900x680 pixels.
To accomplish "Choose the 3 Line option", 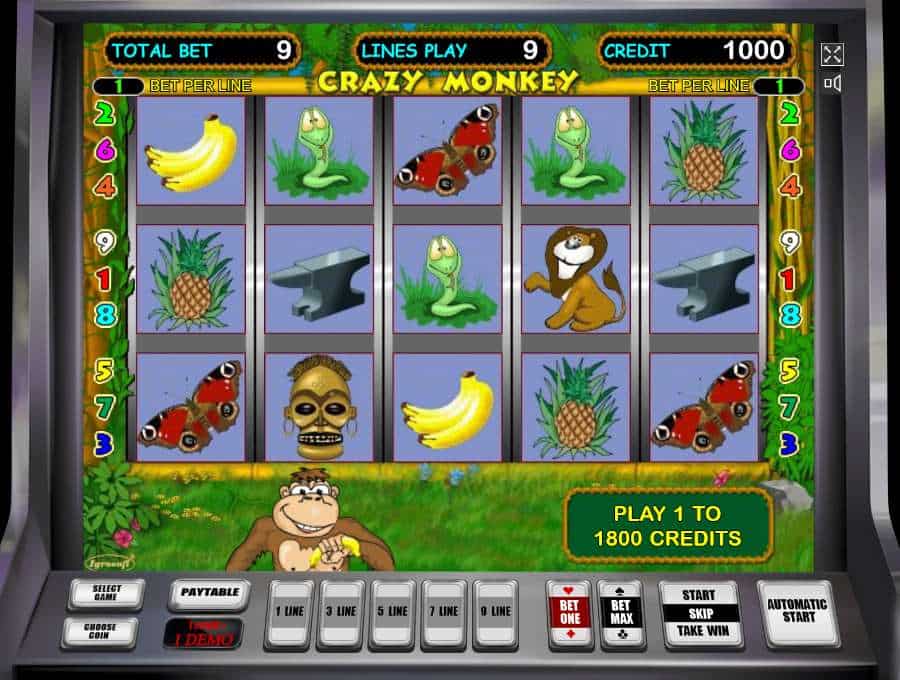I will [x=340, y=613].
